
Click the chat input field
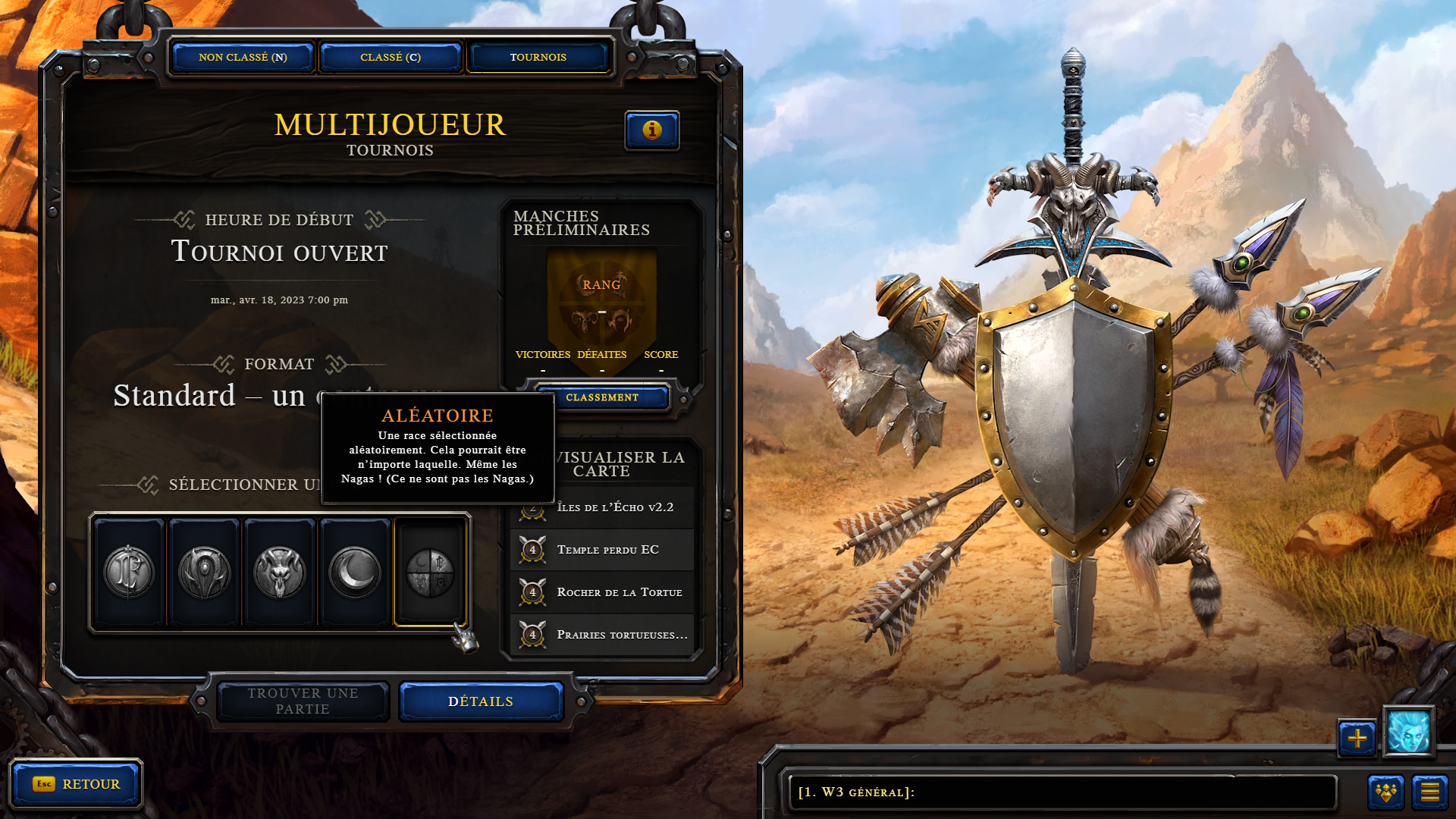pyautogui.click(x=1062, y=792)
